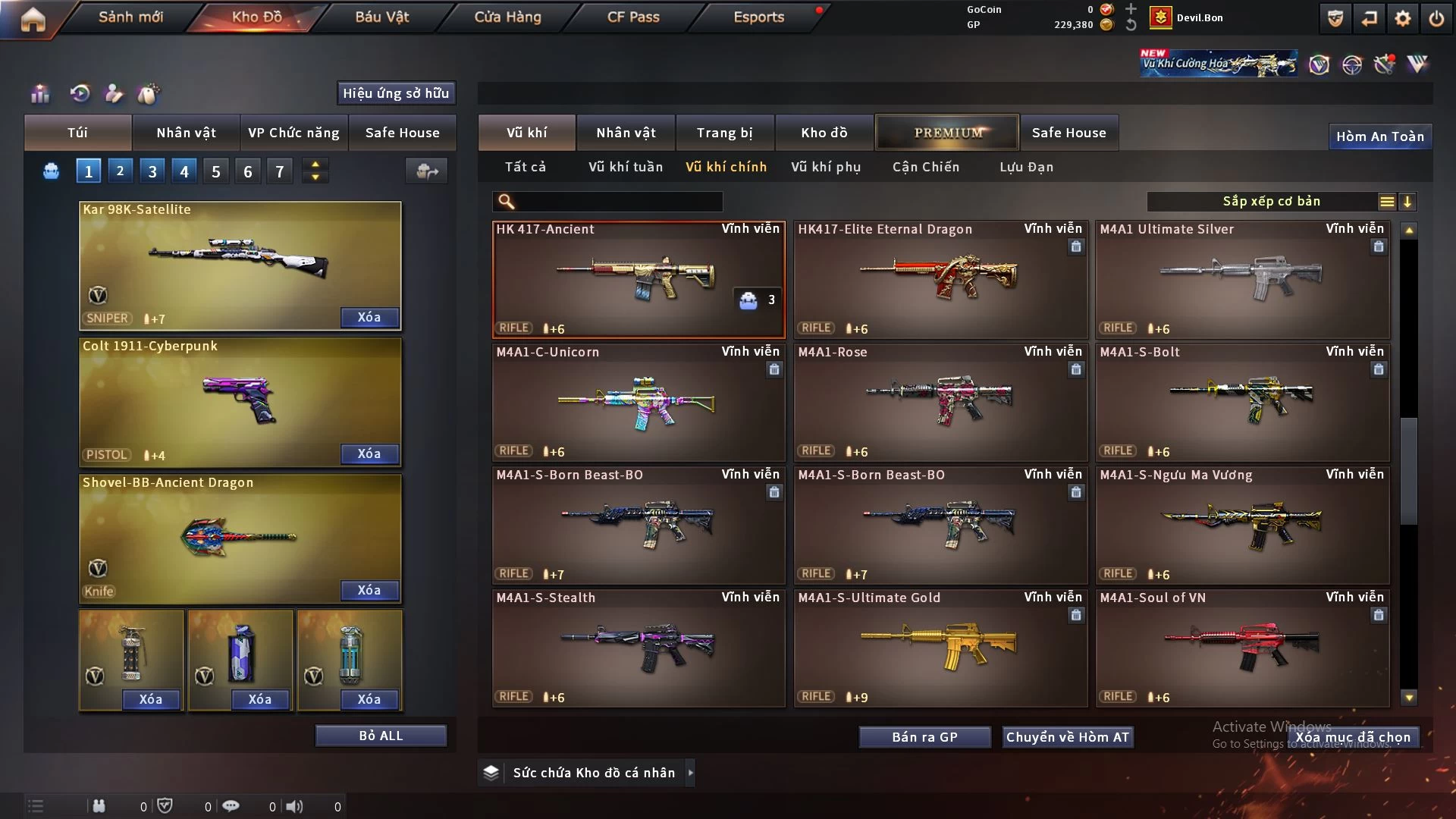Filter by Vũ khí phụ
The width and height of the screenshot is (1456, 819).
click(x=826, y=167)
